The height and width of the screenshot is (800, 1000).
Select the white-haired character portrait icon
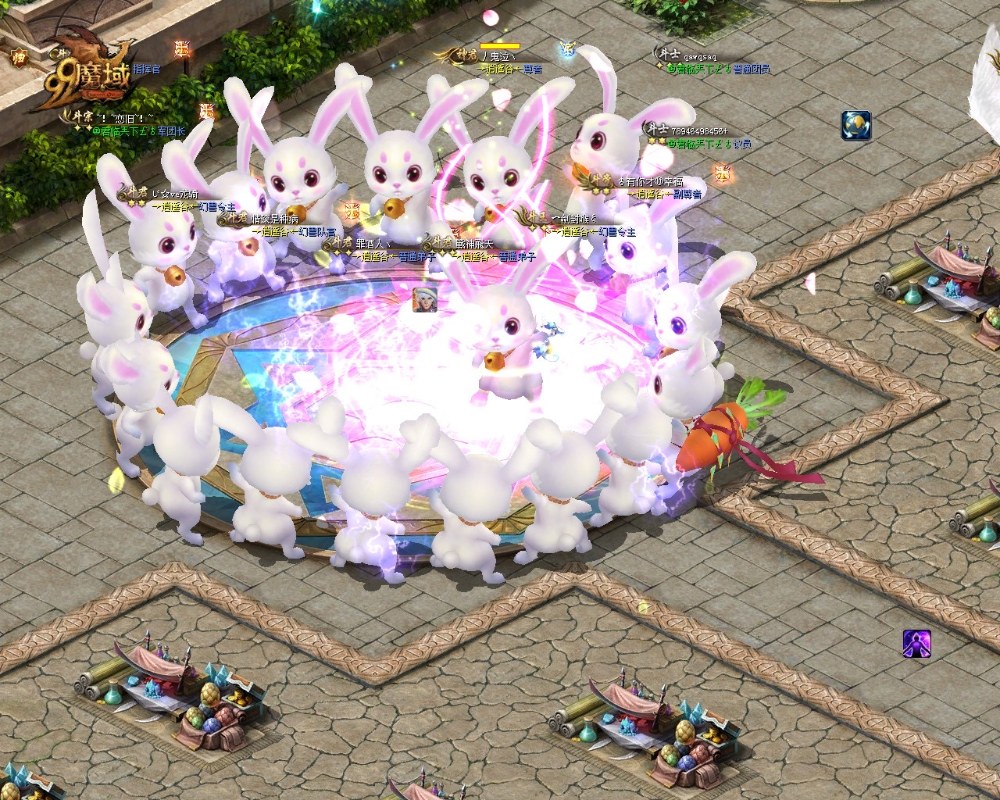425,299
